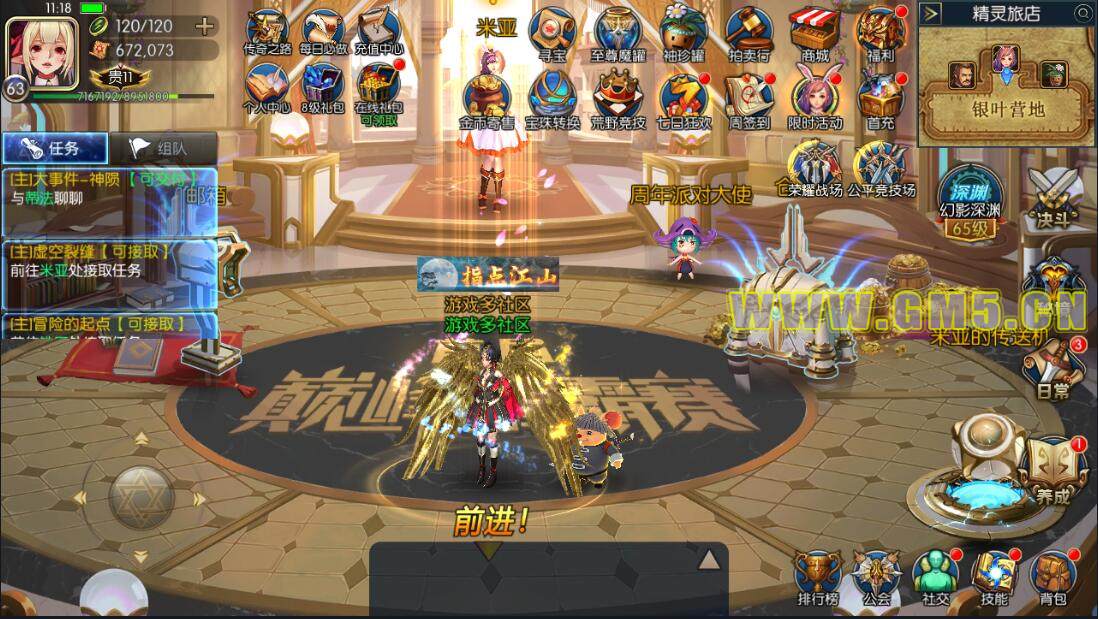
Task: Open the 排行榜 leaderboard
Action: tap(817, 575)
